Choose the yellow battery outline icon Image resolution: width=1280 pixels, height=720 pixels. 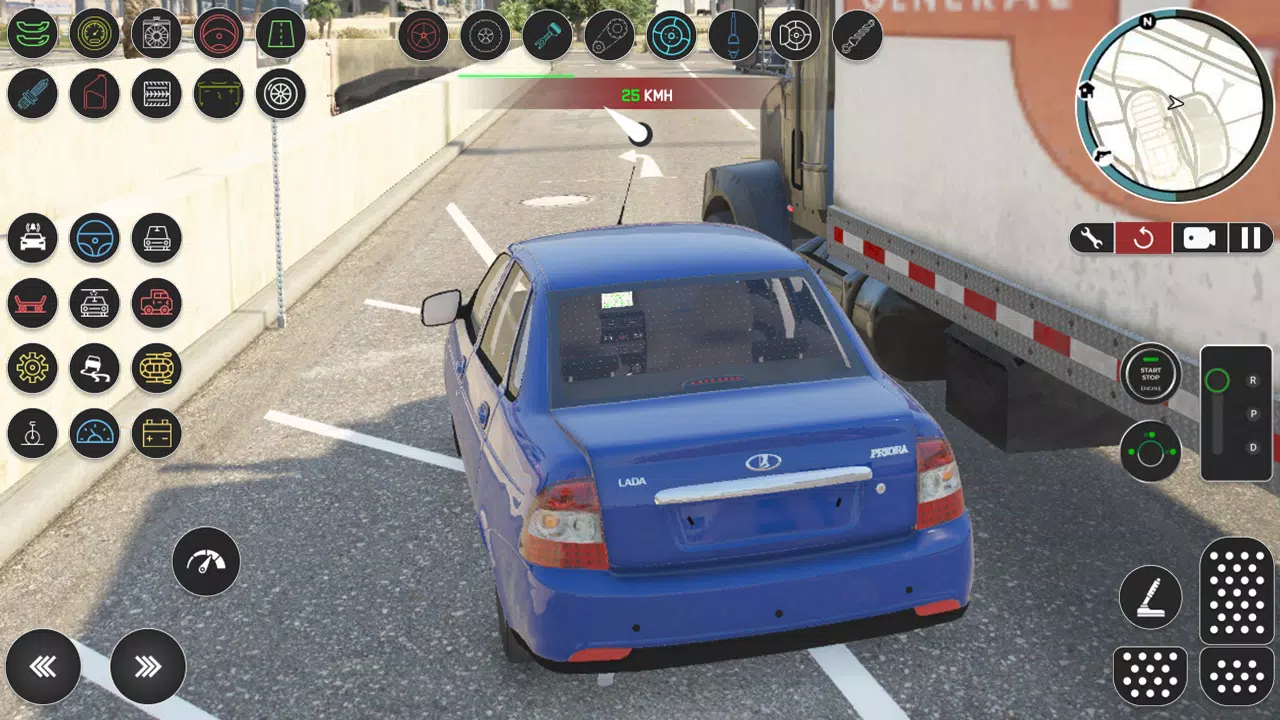pyautogui.click(x=156, y=433)
